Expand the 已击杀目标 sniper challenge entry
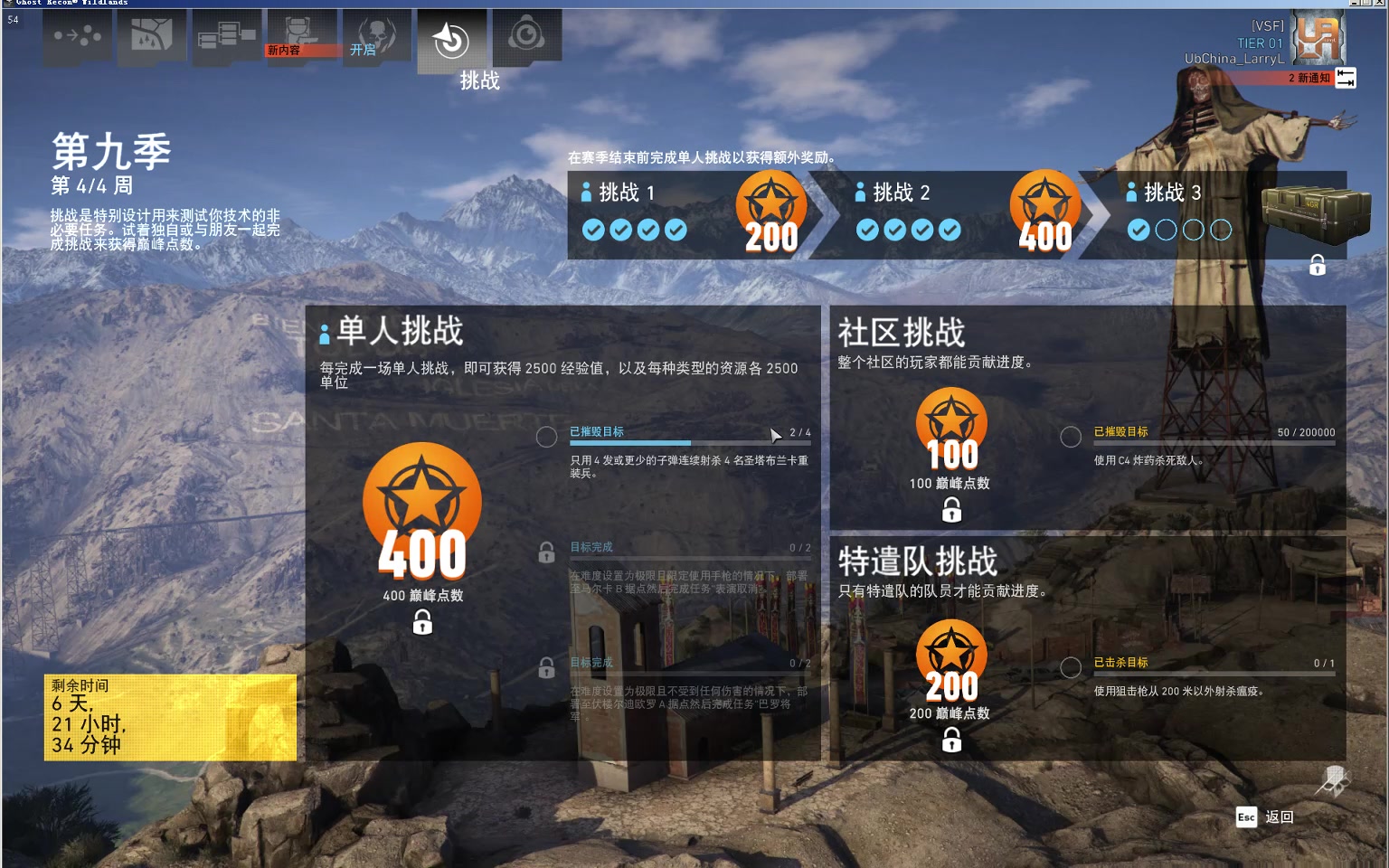 pyautogui.click(x=1071, y=667)
